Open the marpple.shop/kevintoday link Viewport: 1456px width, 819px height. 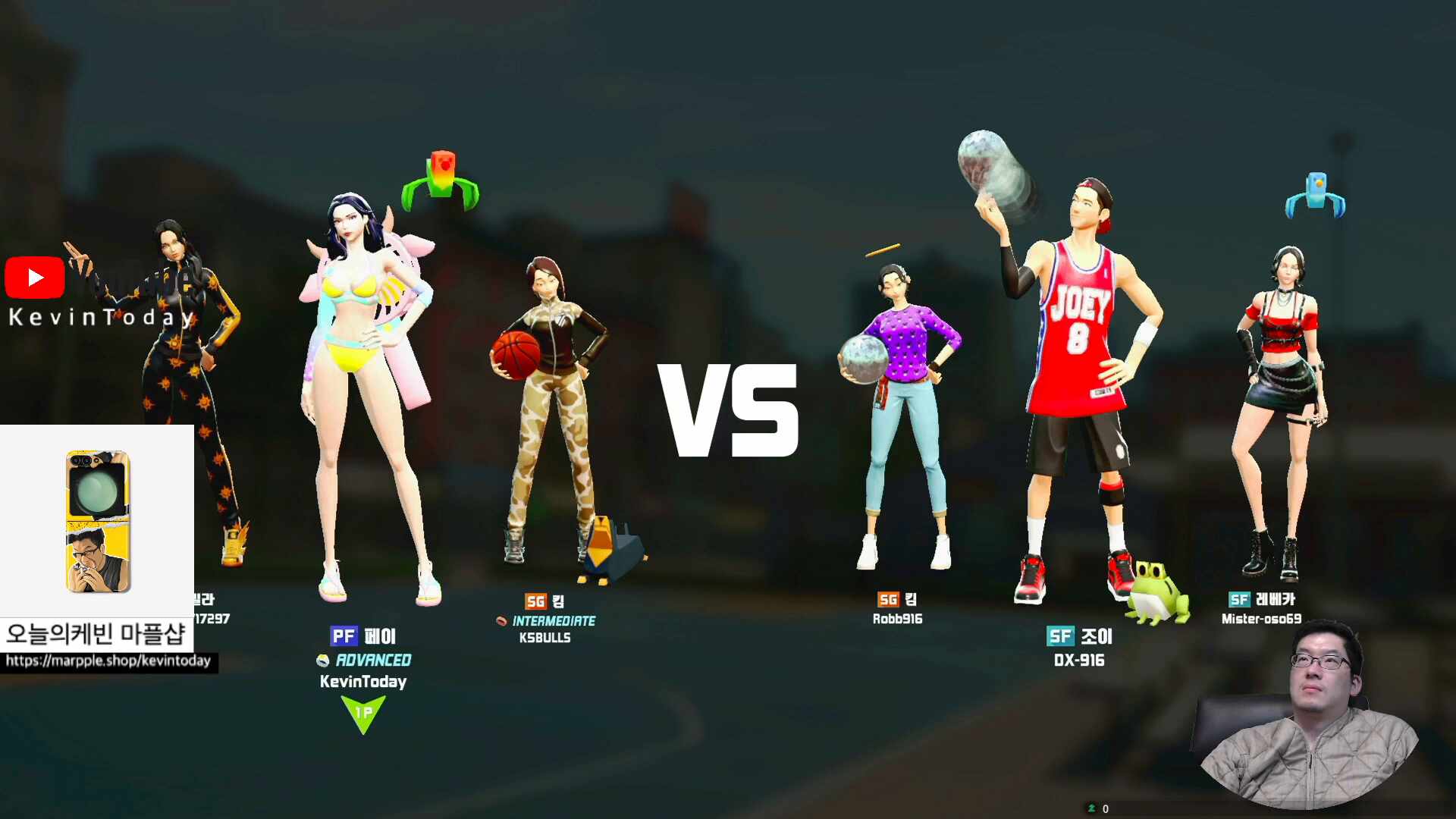pyautogui.click(x=108, y=661)
